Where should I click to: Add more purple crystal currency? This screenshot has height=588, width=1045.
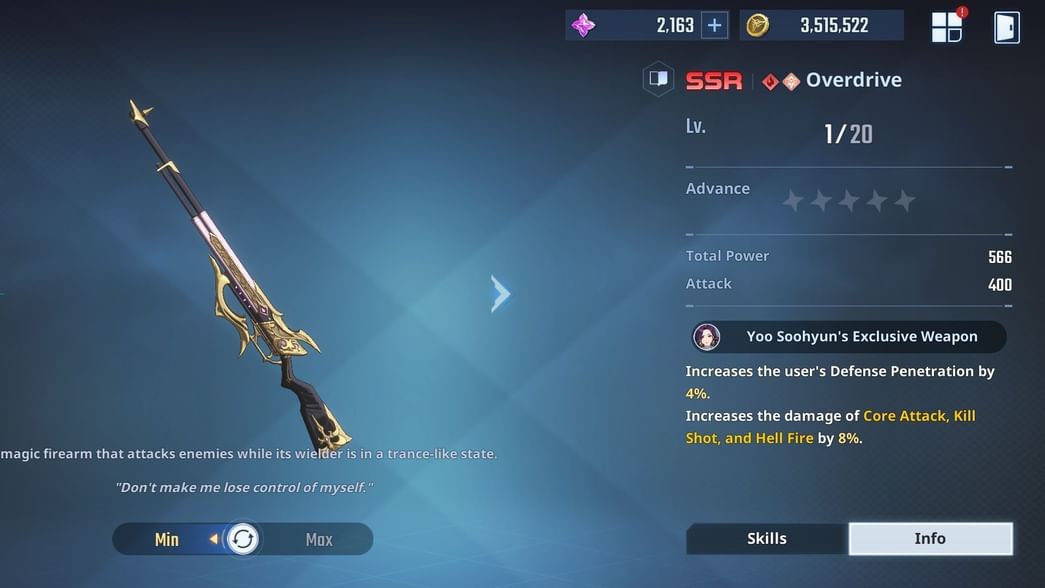click(714, 26)
